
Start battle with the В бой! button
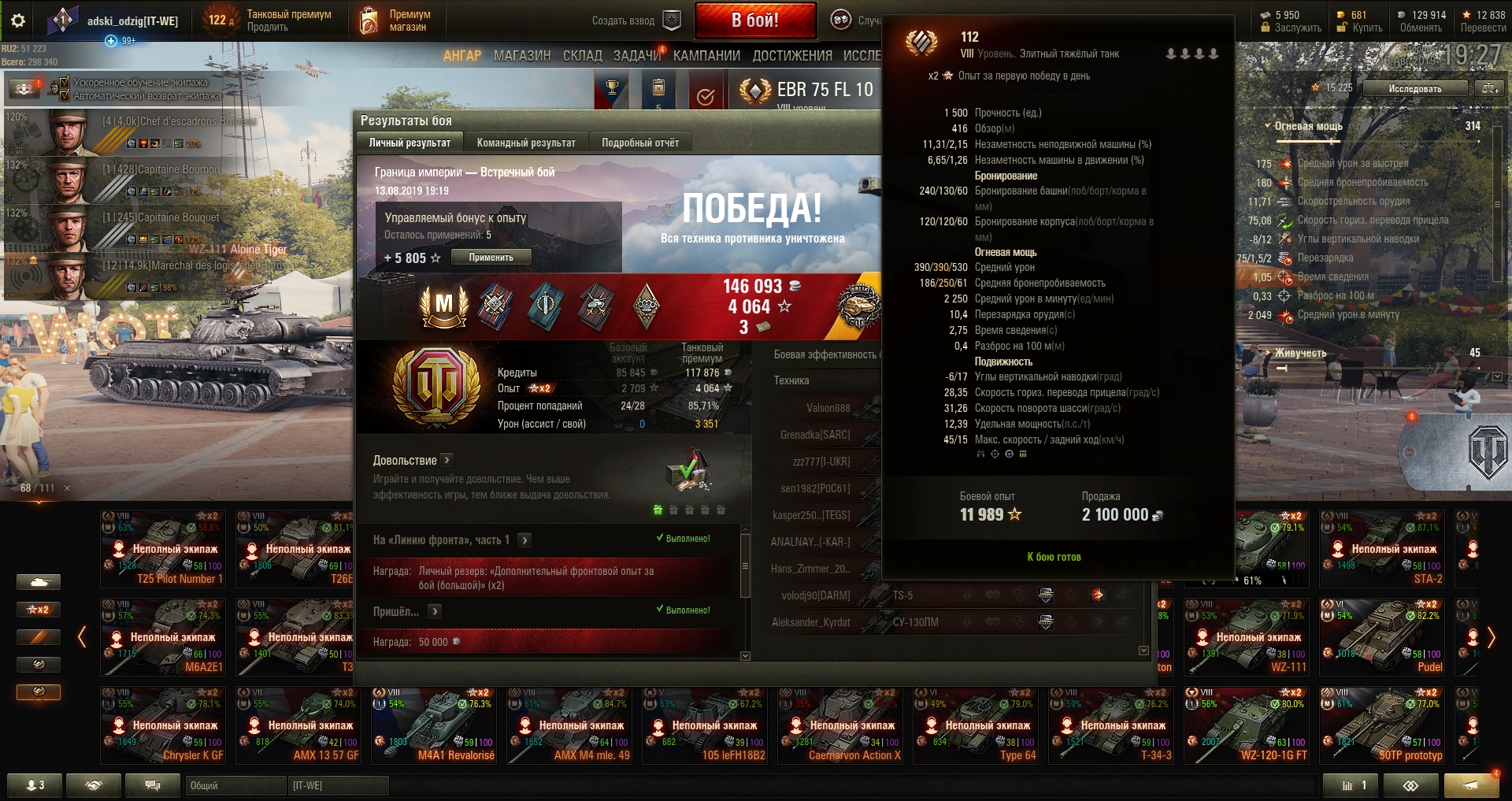(x=754, y=20)
